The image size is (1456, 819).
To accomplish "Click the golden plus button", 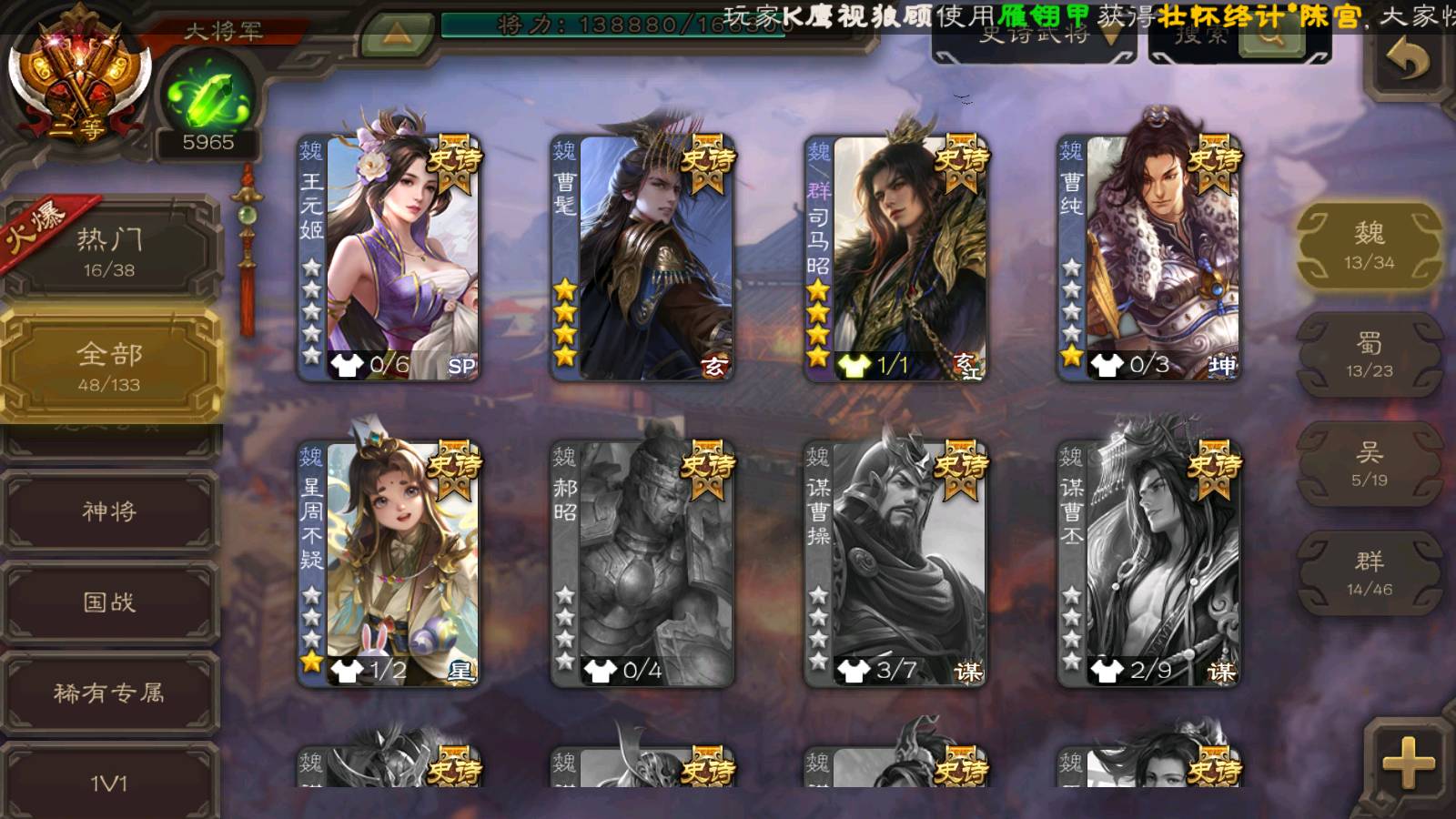I will coord(1408,763).
